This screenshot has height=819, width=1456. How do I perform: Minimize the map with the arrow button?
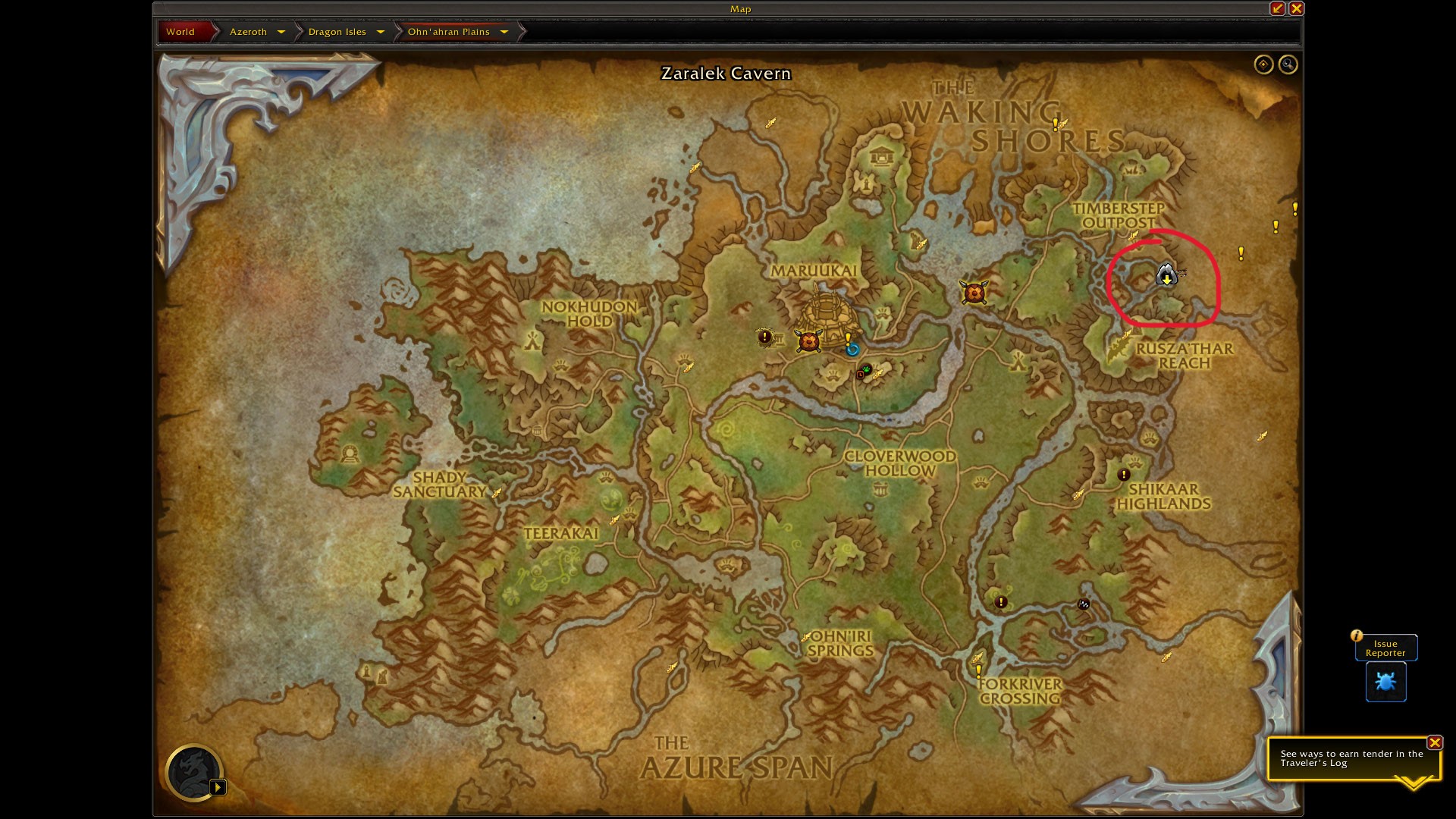(x=1278, y=8)
